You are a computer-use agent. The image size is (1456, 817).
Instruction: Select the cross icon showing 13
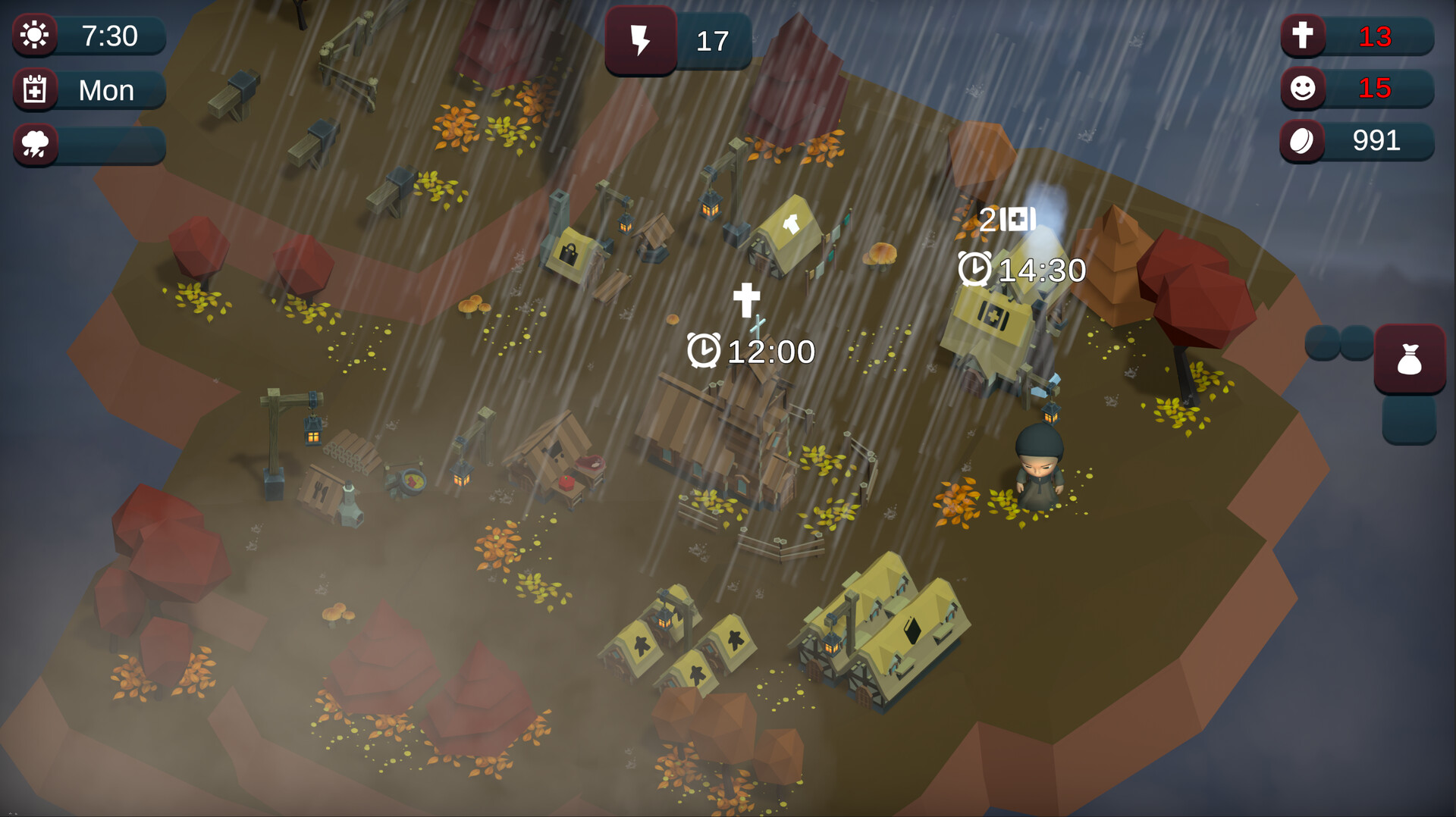point(1302,35)
